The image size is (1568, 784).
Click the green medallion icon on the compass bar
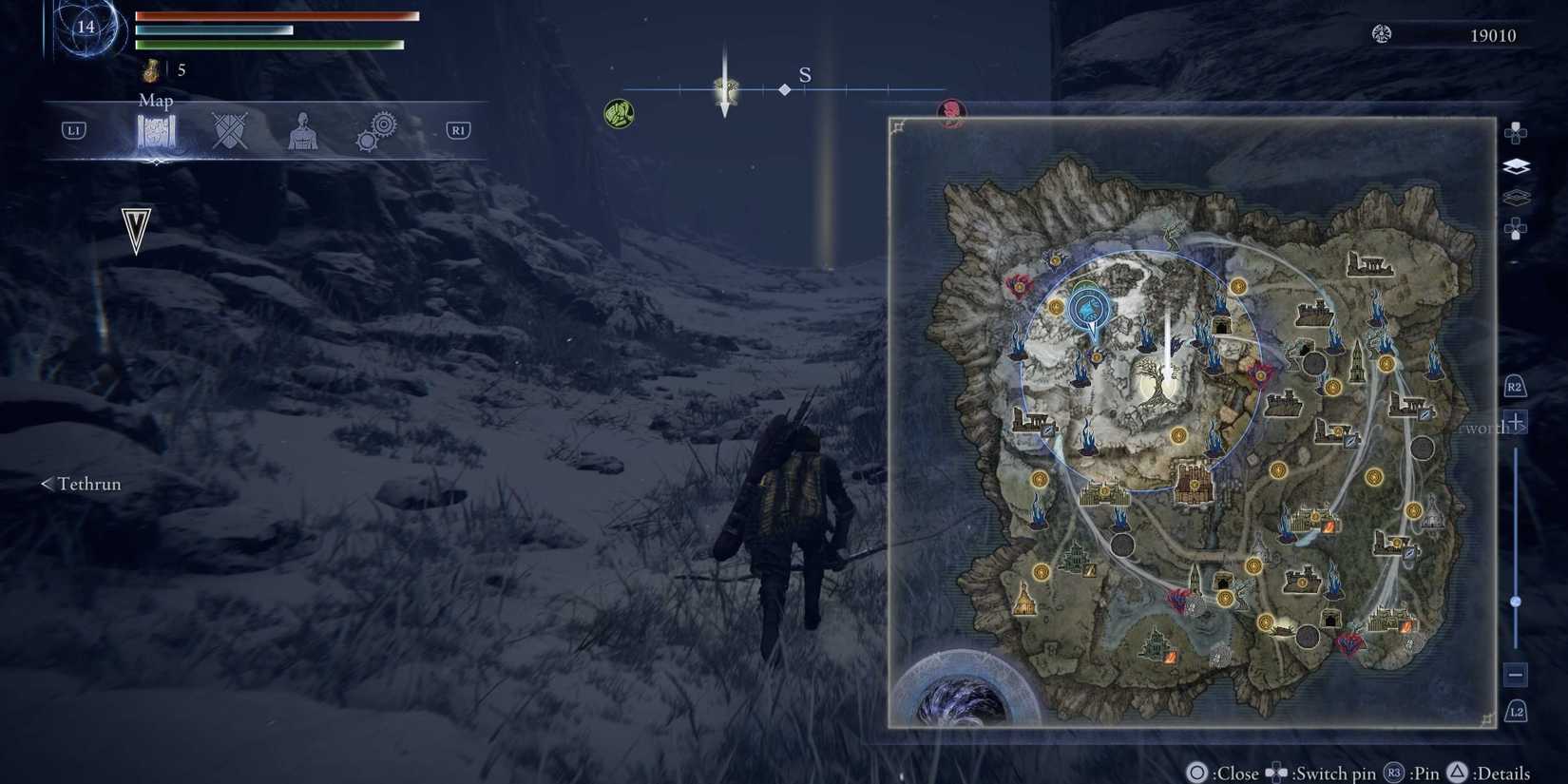point(618,111)
